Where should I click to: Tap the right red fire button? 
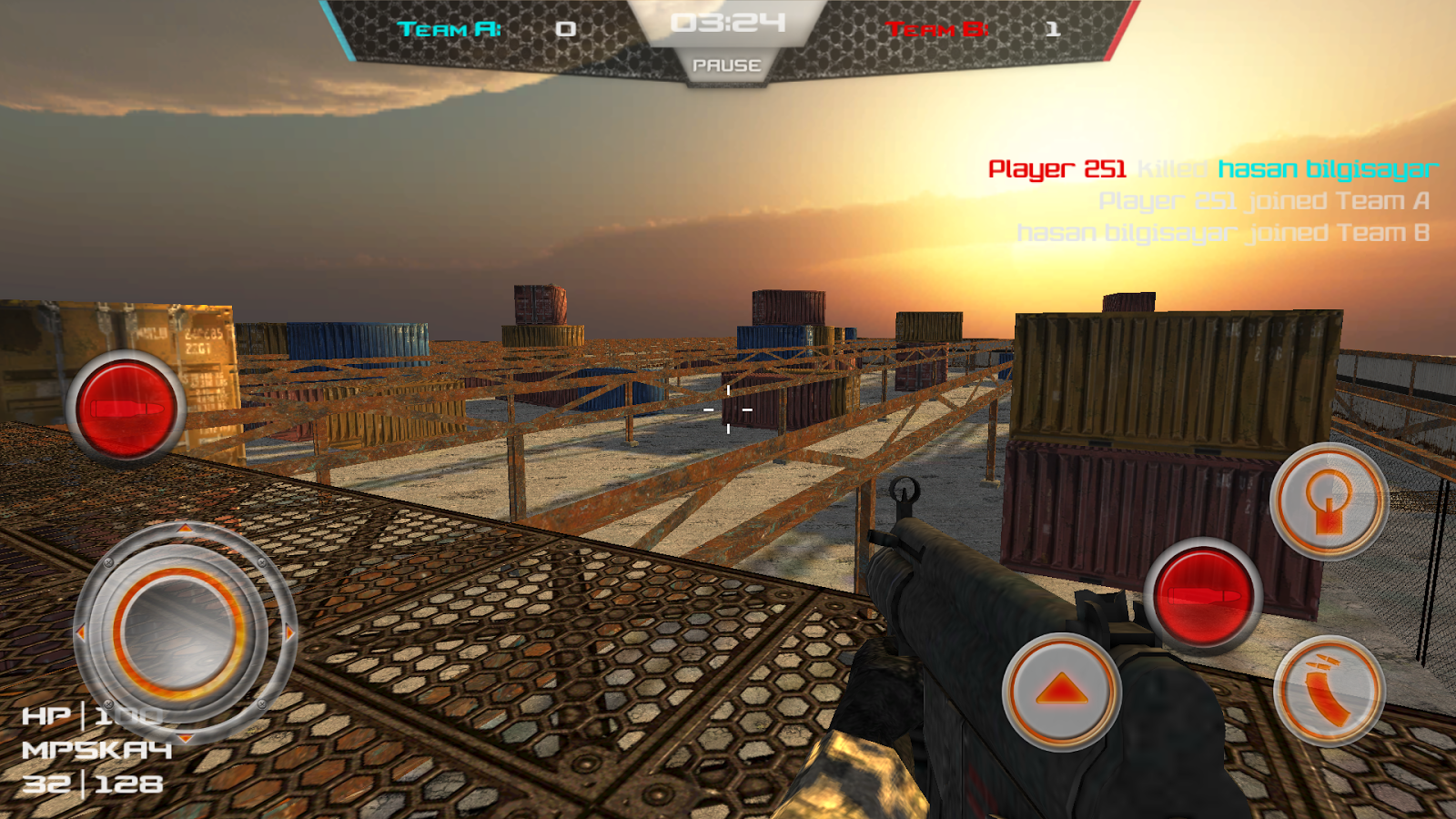[1203, 596]
